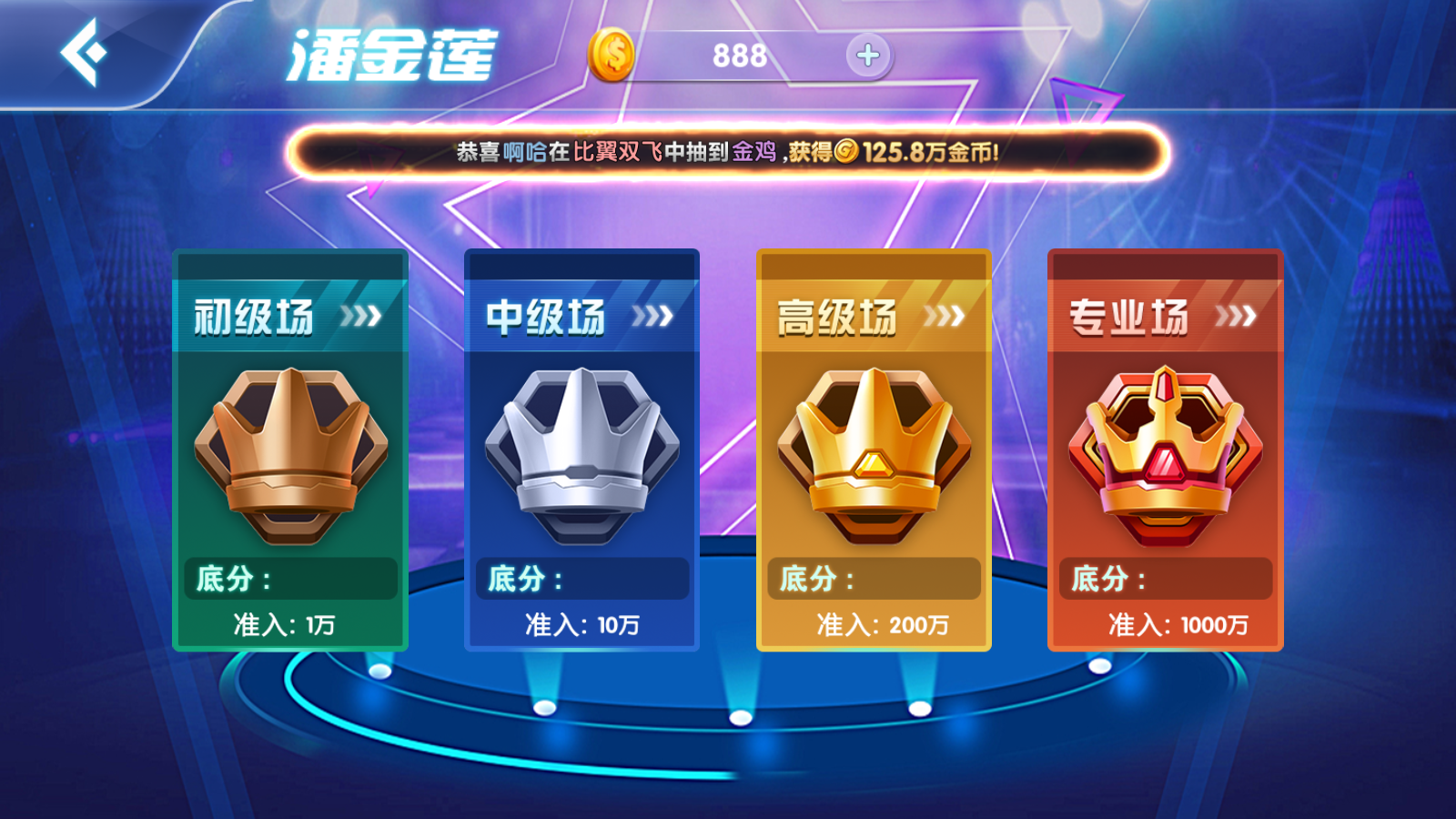Click the silver crown icon on 中级场 card
Viewport: 1456px width, 819px height.
[582, 455]
